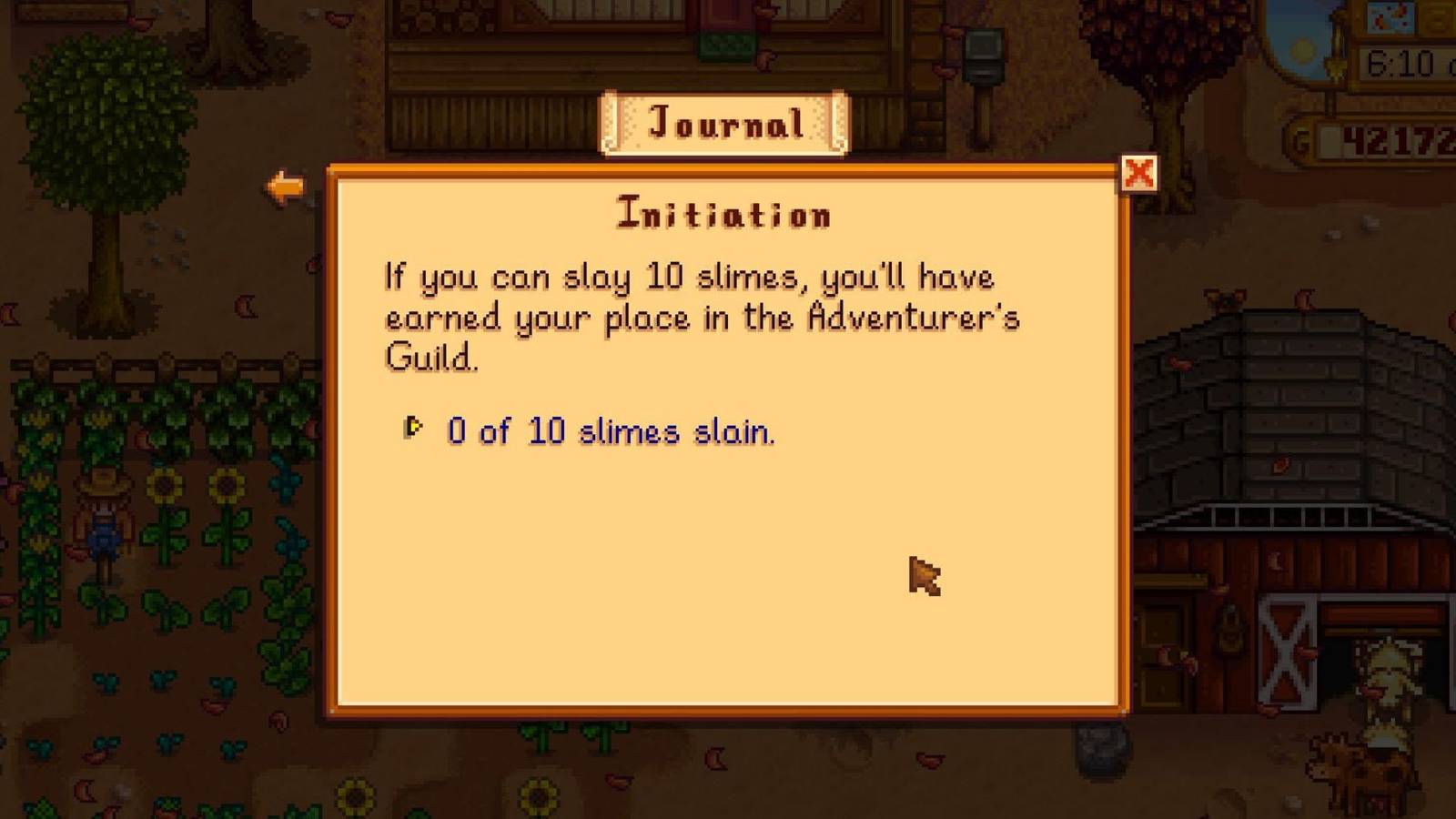Click the quest title Initiation
This screenshot has height=819, width=1456.
(725, 215)
